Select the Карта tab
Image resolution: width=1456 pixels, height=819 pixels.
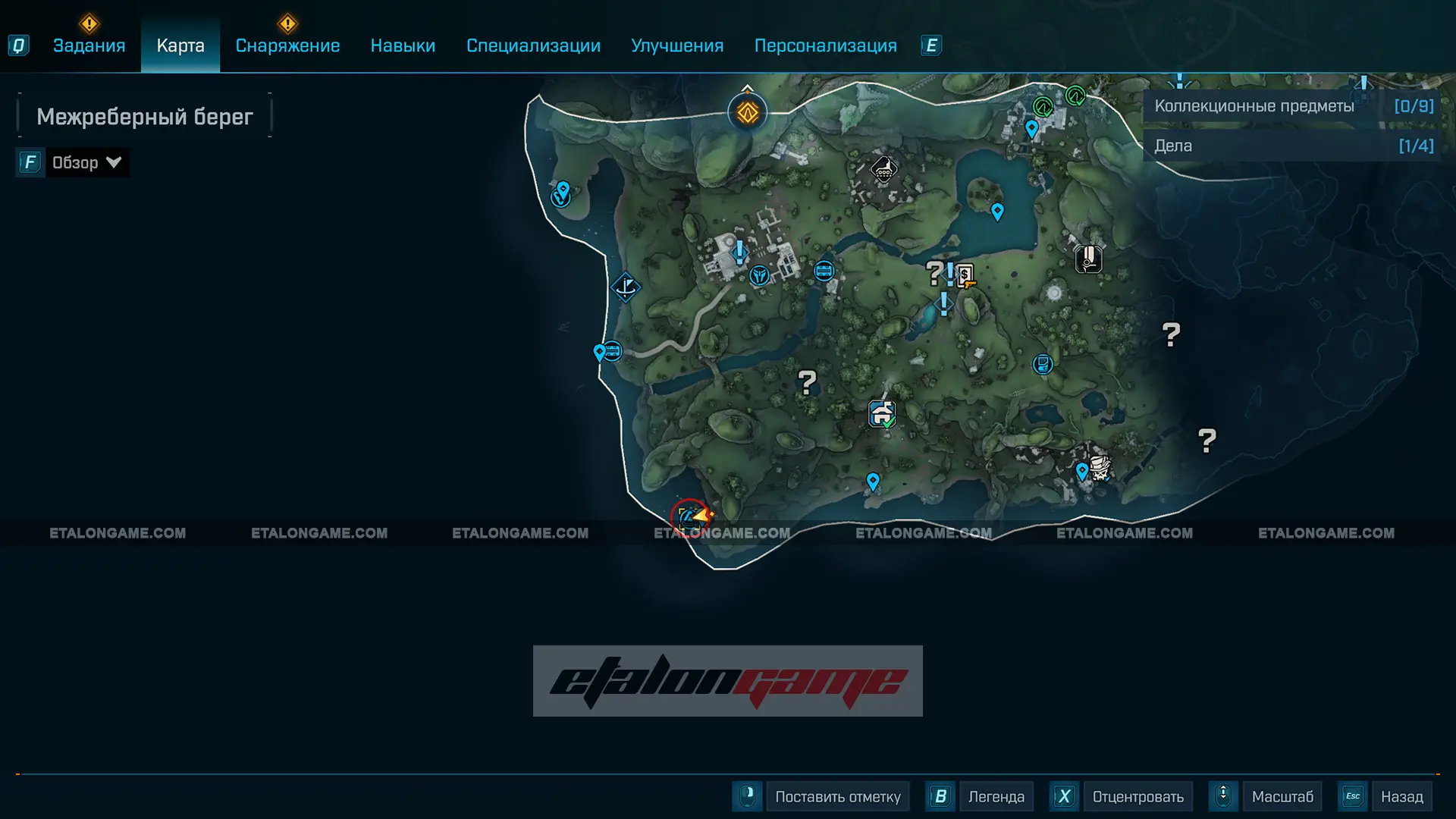pos(180,45)
